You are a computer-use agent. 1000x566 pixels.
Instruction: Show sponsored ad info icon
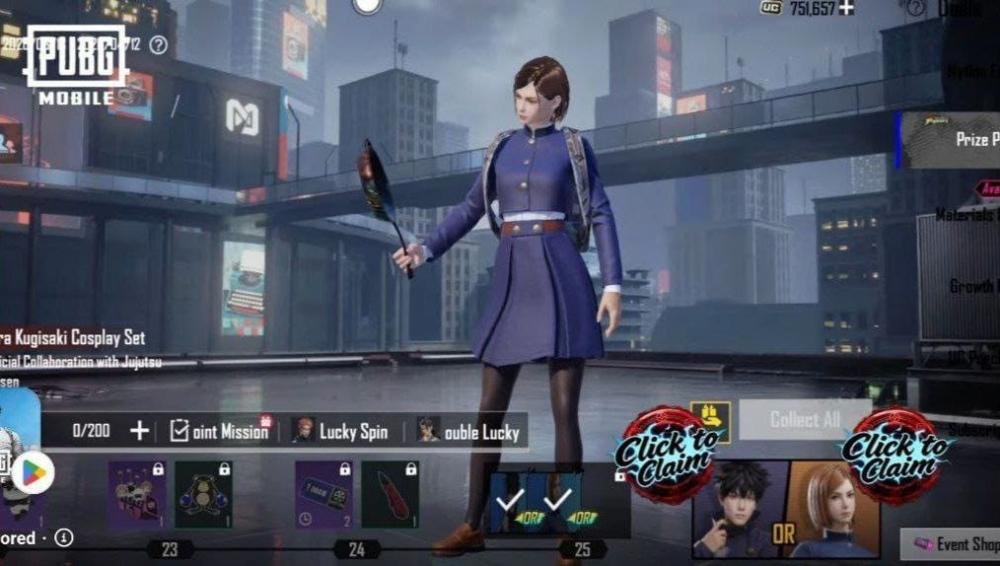pyautogui.click(x=64, y=538)
